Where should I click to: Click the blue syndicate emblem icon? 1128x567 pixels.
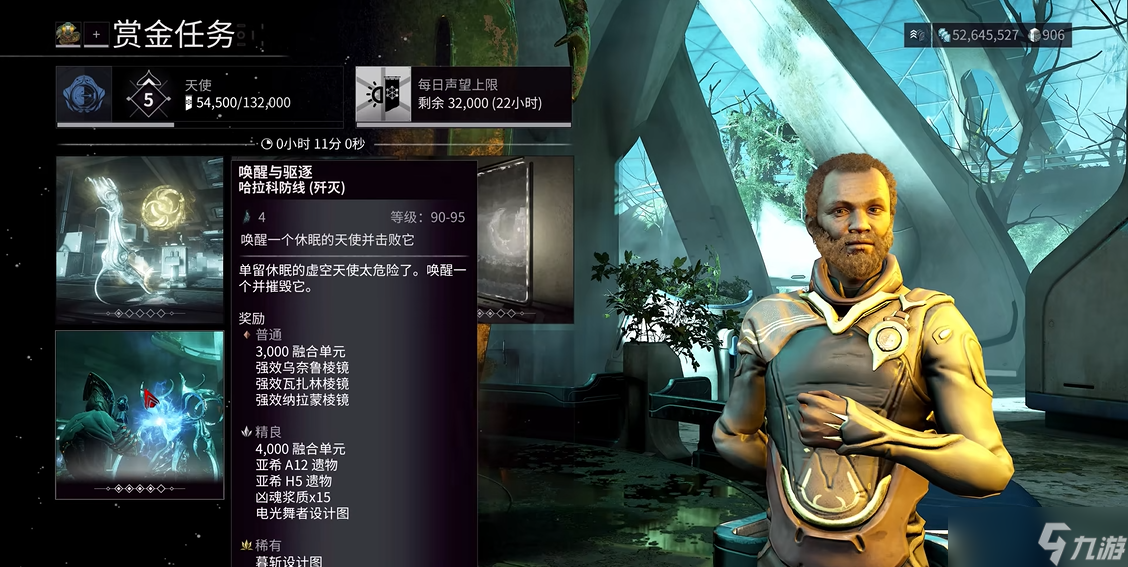(x=84, y=95)
